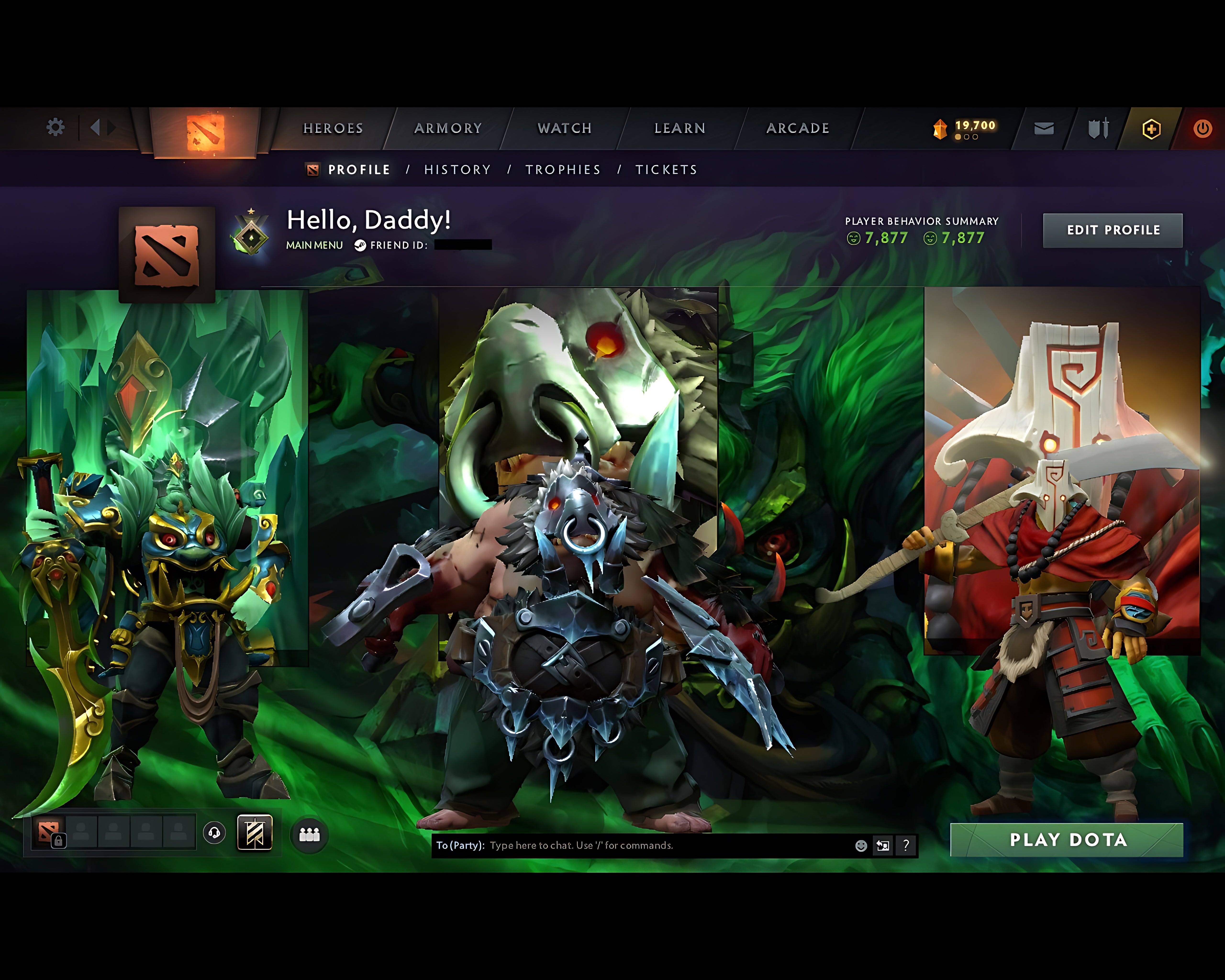
Task: Click the Dota Plus hexagon icon
Action: pyautogui.click(x=1151, y=128)
